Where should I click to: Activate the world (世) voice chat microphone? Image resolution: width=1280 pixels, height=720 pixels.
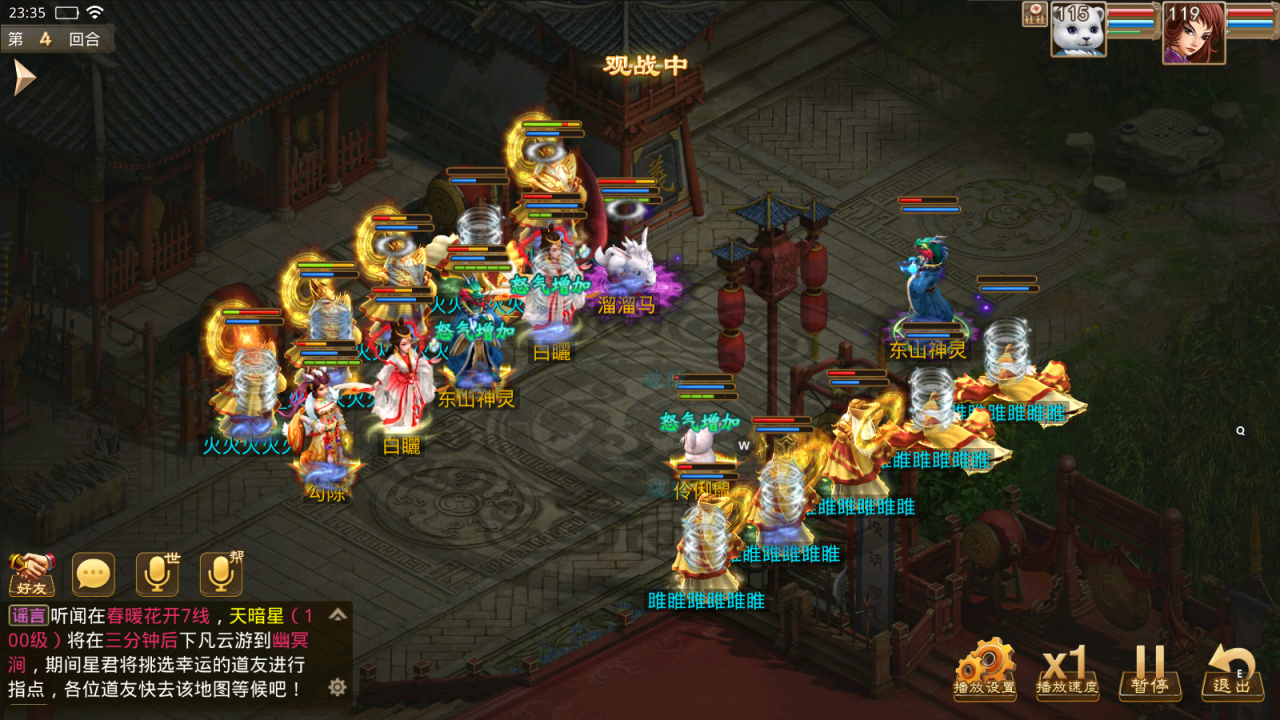pyautogui.click(x=158, y=575)
